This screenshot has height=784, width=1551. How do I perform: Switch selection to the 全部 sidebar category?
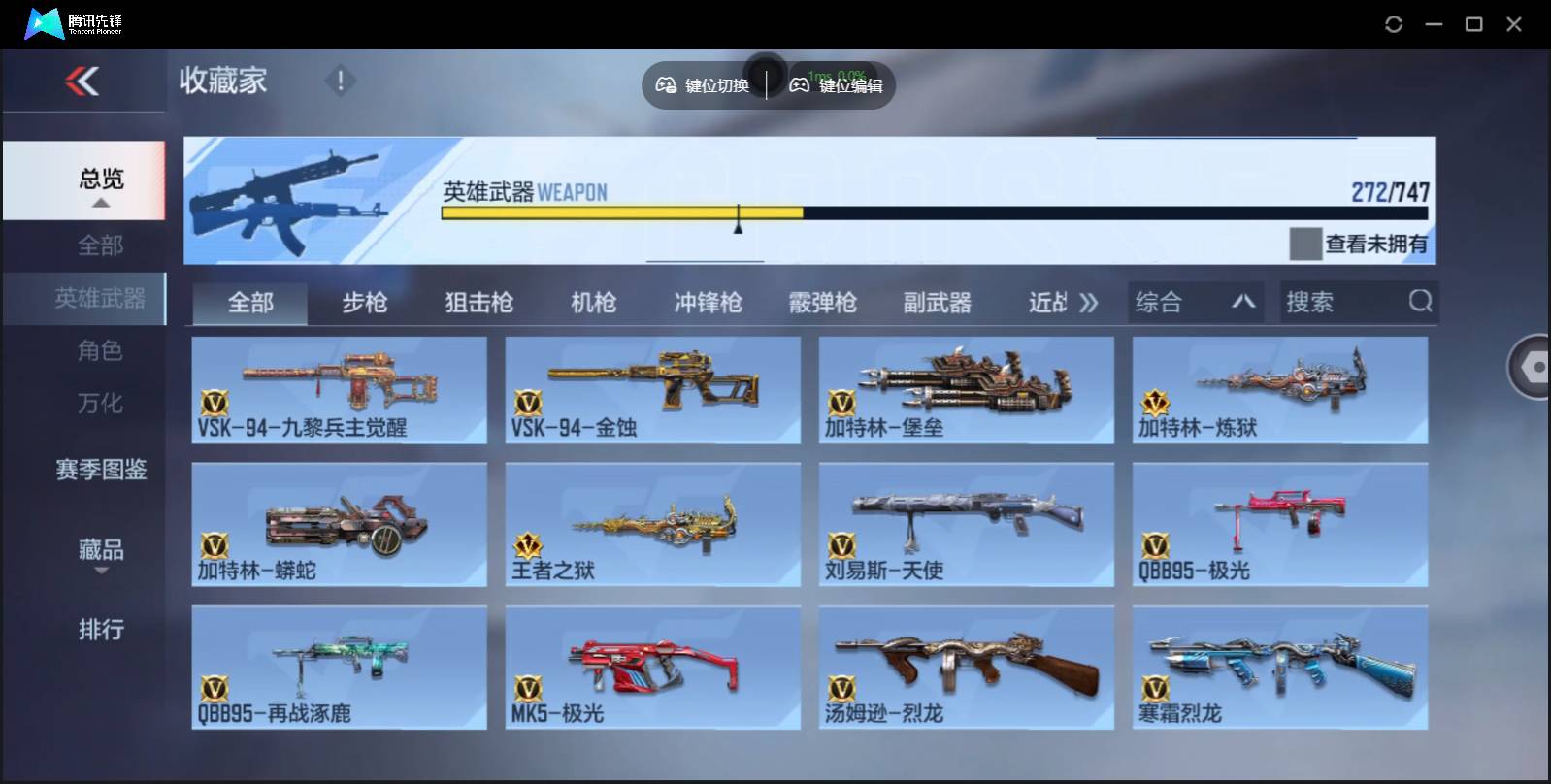pyautogui.click(x=102, y=245)
